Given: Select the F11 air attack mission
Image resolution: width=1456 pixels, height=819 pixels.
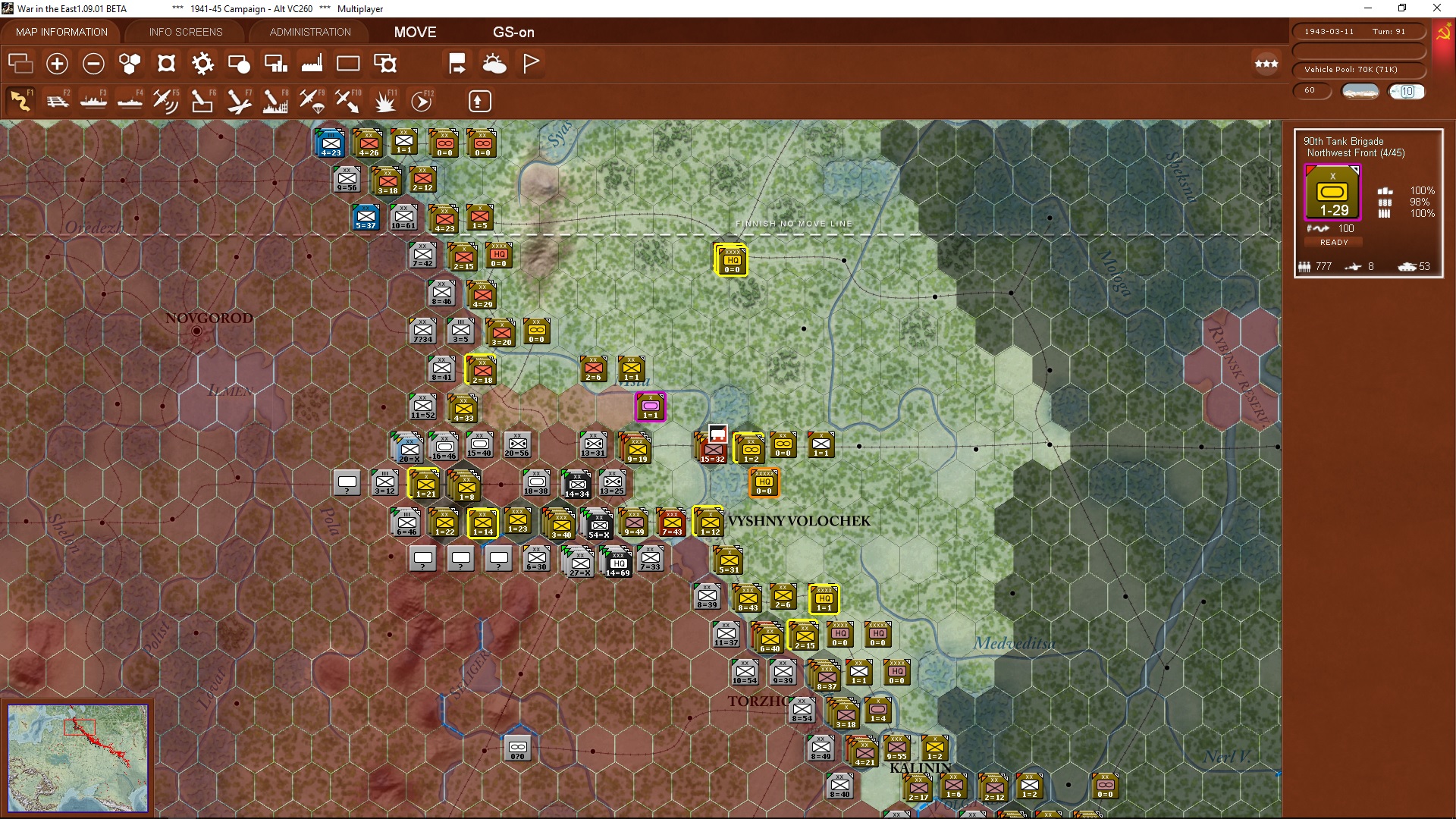Looking at the screenshot, I should (384, 100).
